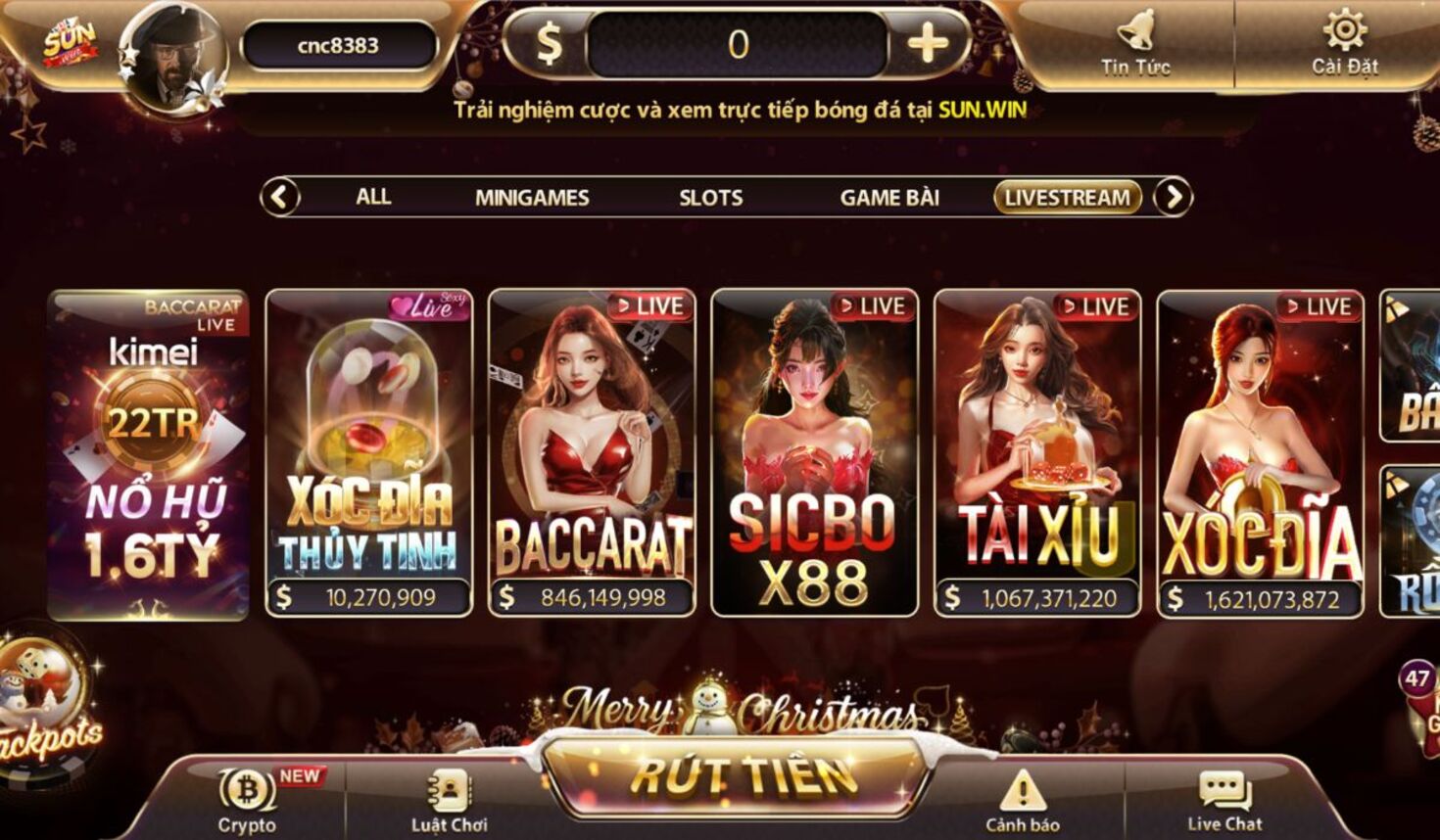Click the left arrow of category bar

(x=280, y=198)
